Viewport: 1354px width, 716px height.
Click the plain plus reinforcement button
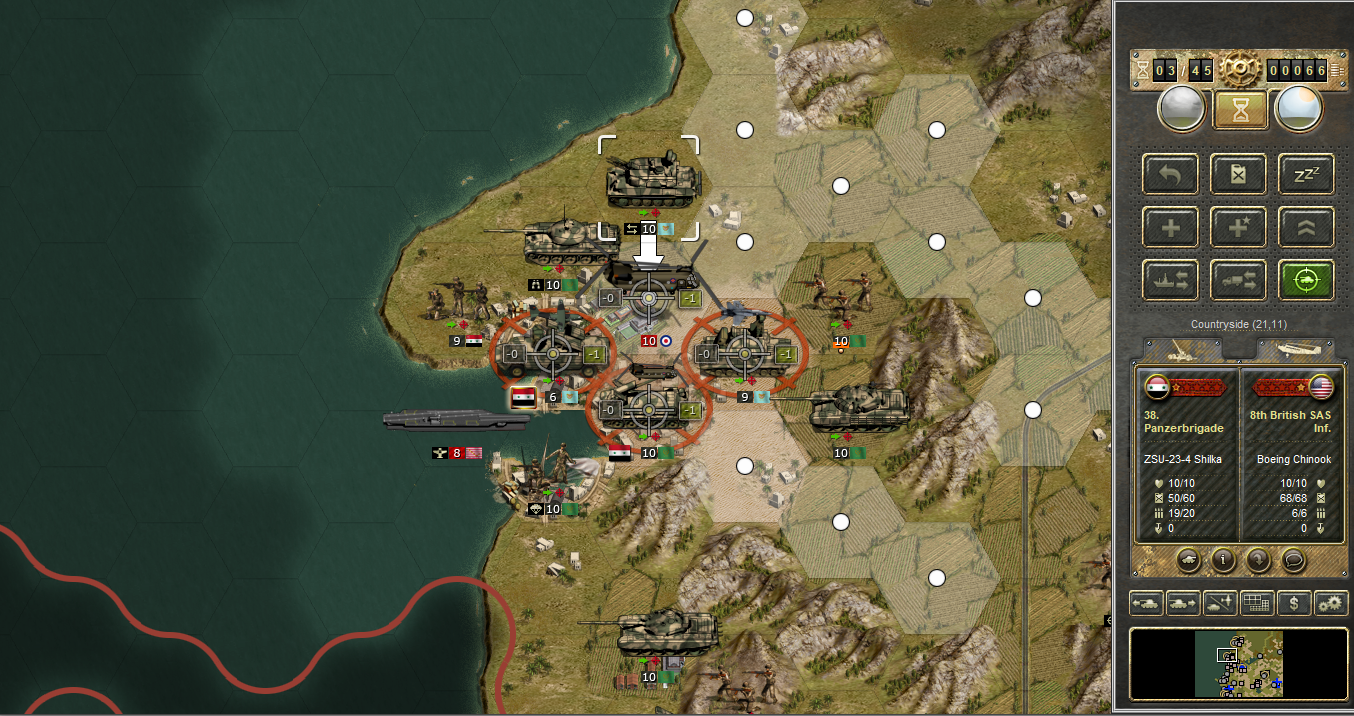(1171, 227)
